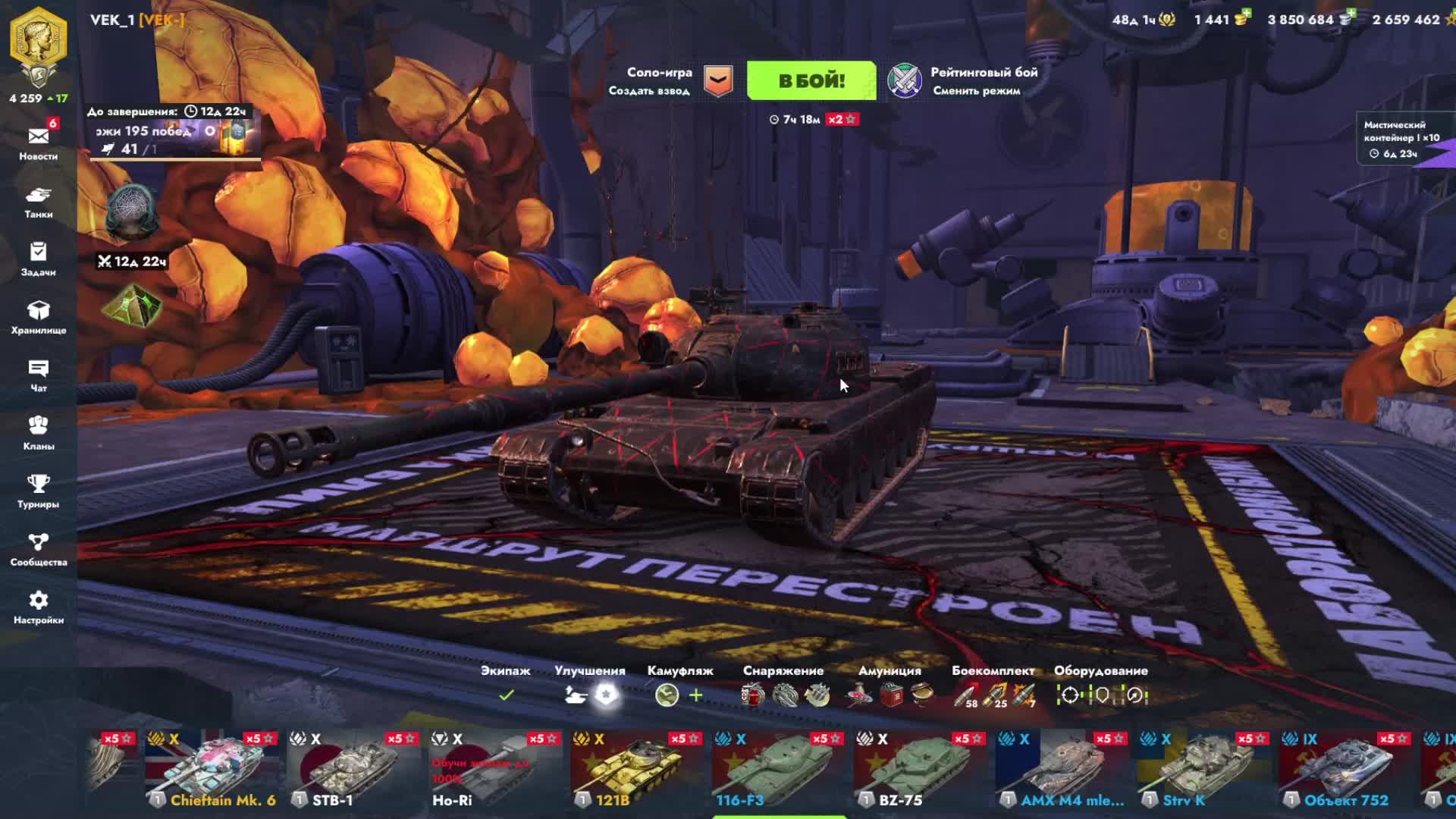Open Настройки settings
Viewport: 1456px width, 819px height.
(38, 607)
